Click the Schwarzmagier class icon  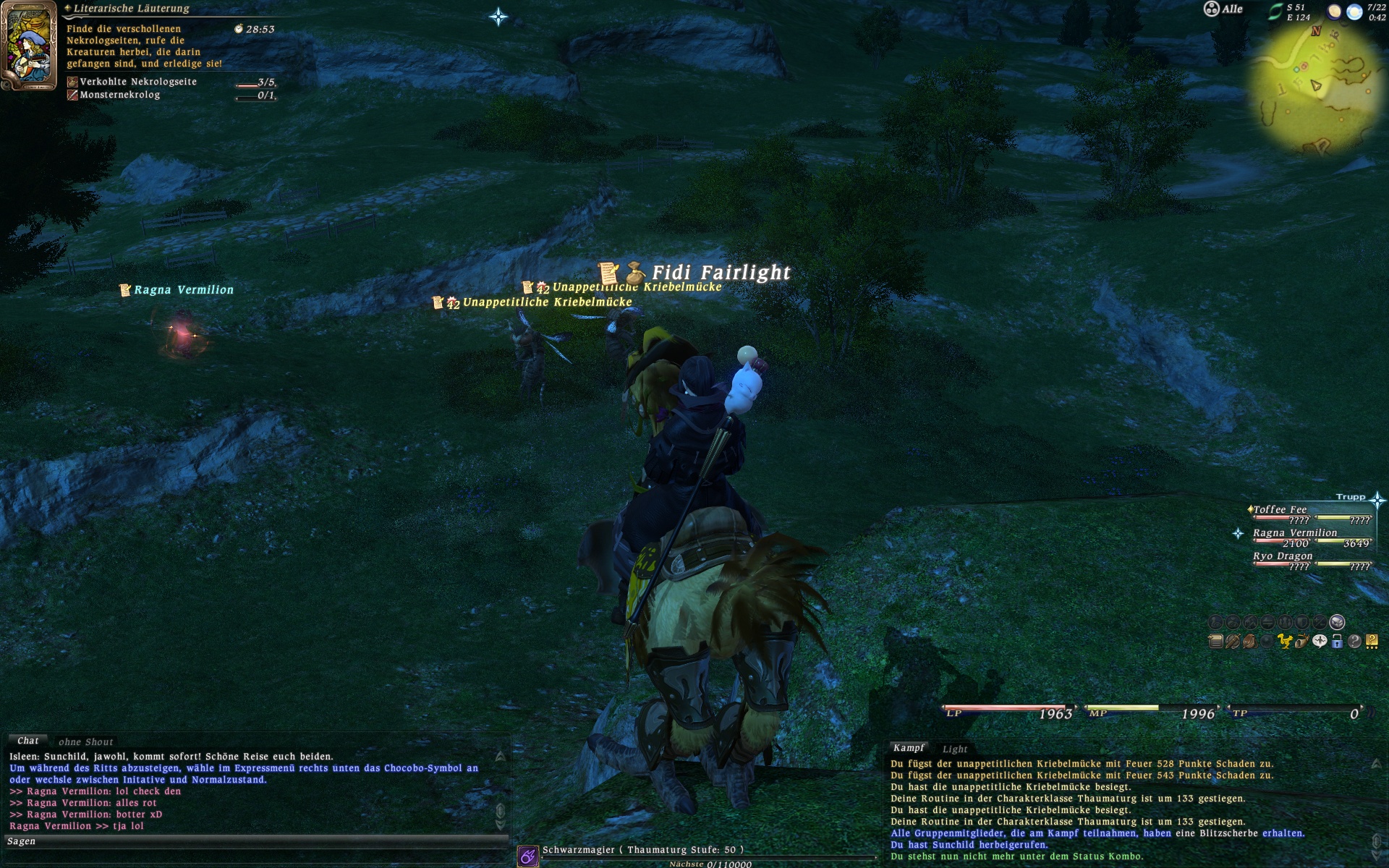click(x=528, y=856)
